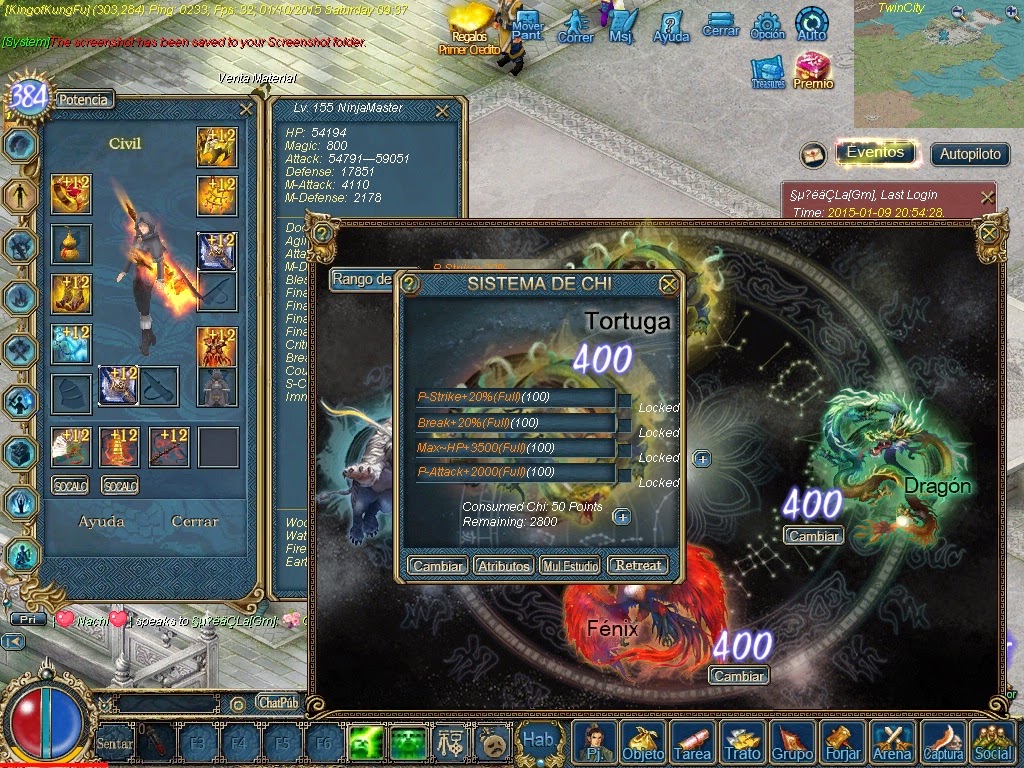Activate the Autopiloto button
This screenshot has height=768, width=1024.
(x=969, y=154)
